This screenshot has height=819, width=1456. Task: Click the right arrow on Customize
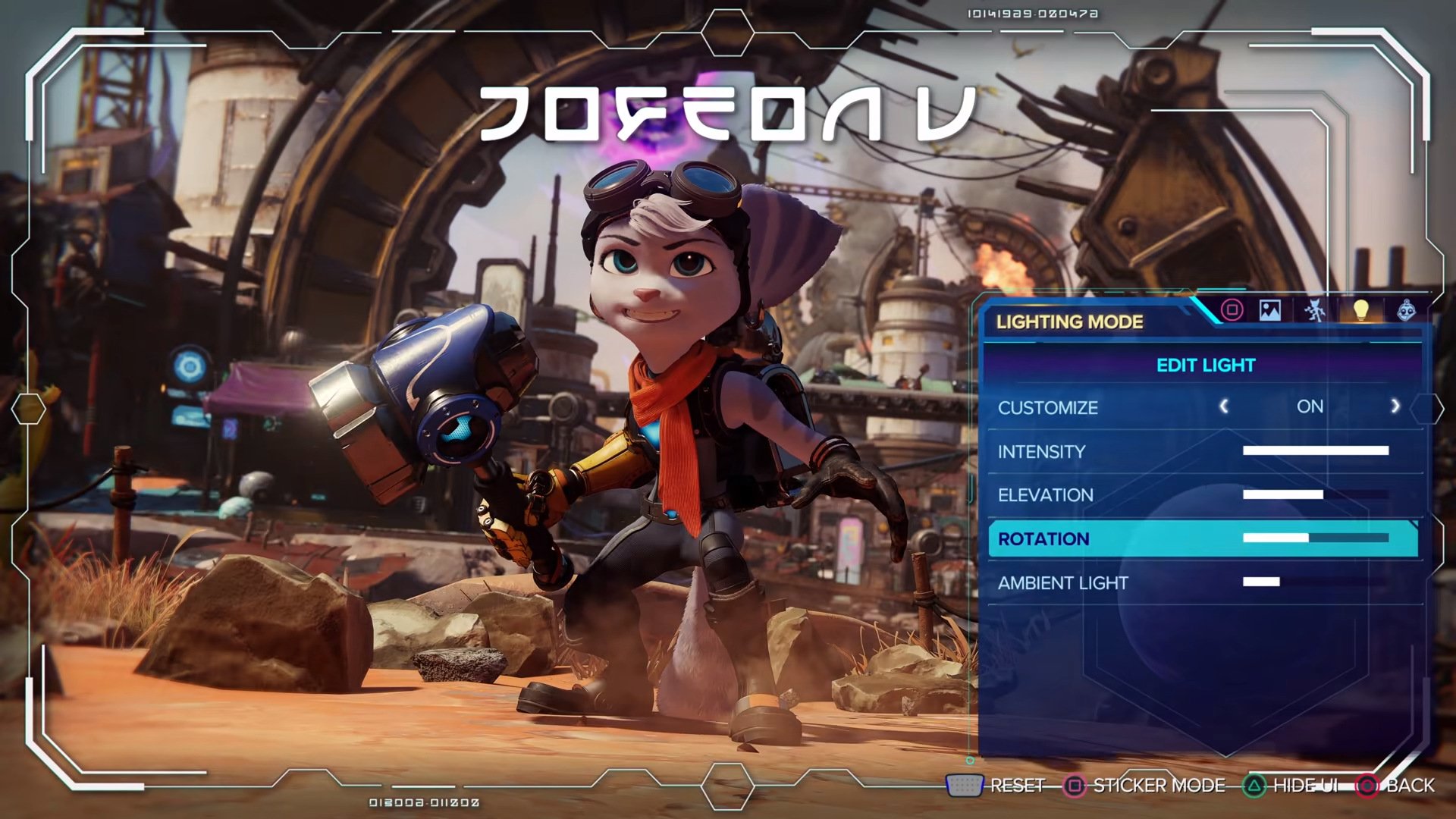(x=1395, y=406)
